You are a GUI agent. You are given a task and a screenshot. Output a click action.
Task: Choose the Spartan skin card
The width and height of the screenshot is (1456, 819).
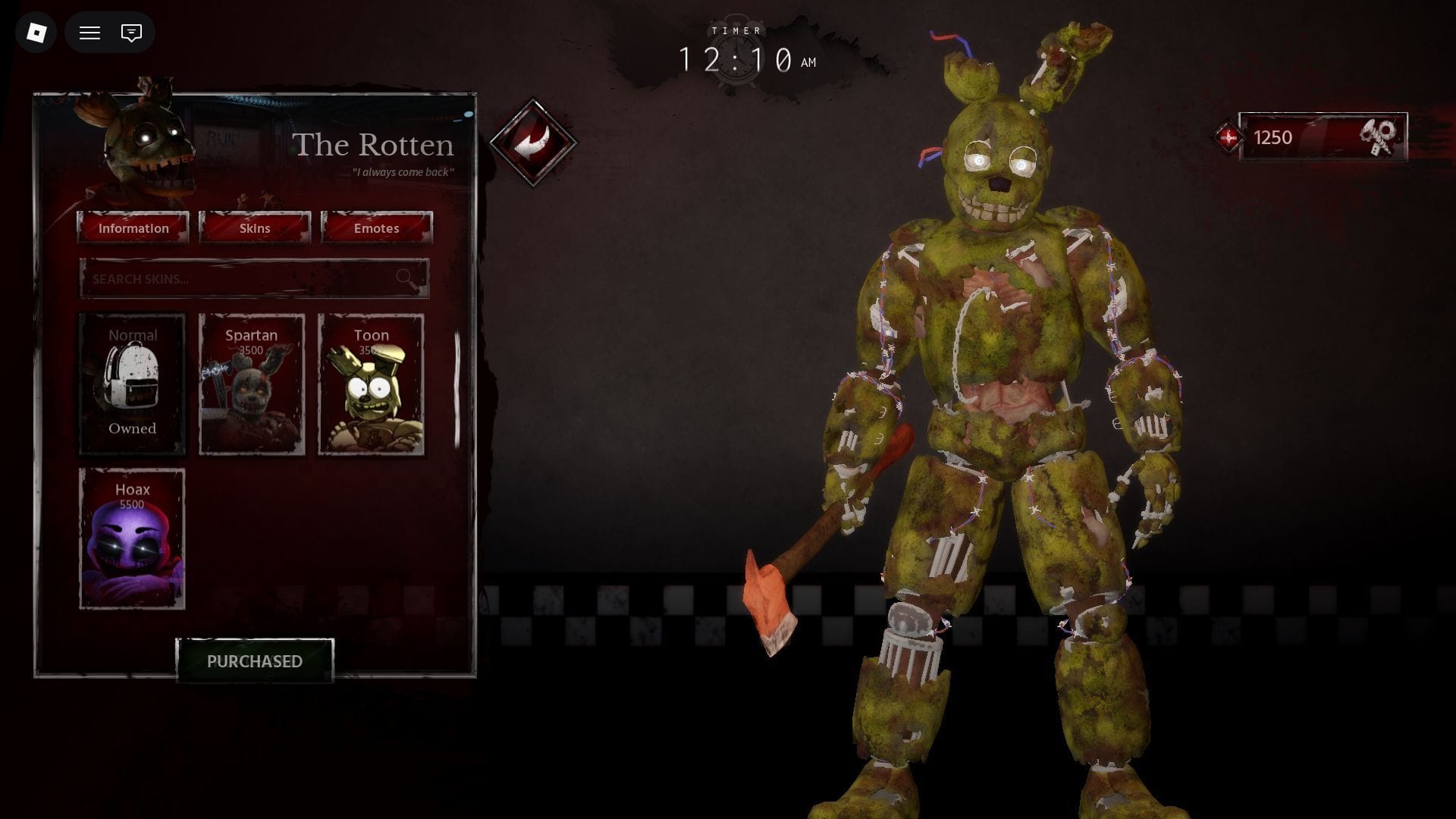tap(252, 384)
